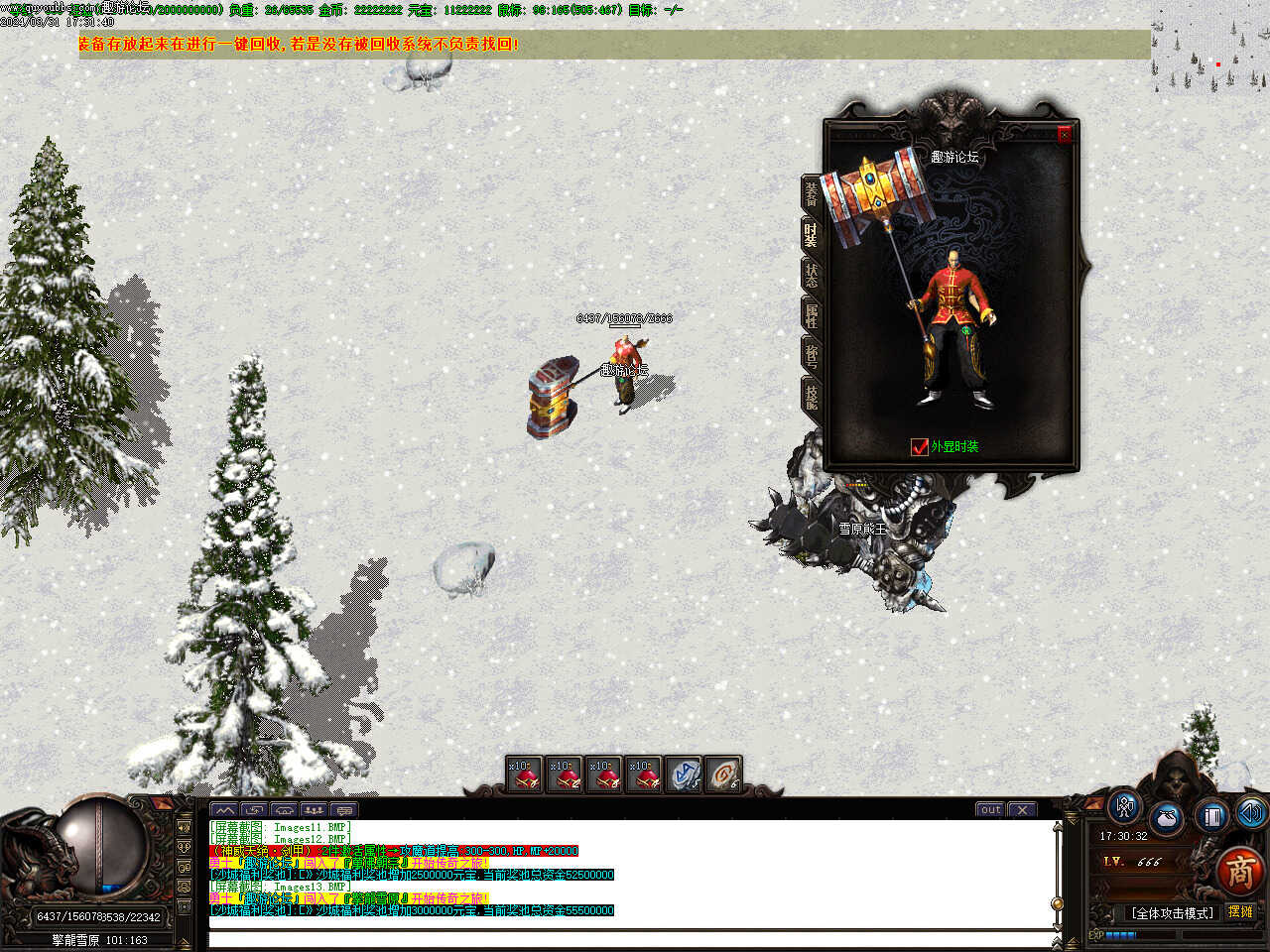Screen dimensions: 1270x952
Task: Switch to the 装备 equipment tab
Action: (811, 194)
